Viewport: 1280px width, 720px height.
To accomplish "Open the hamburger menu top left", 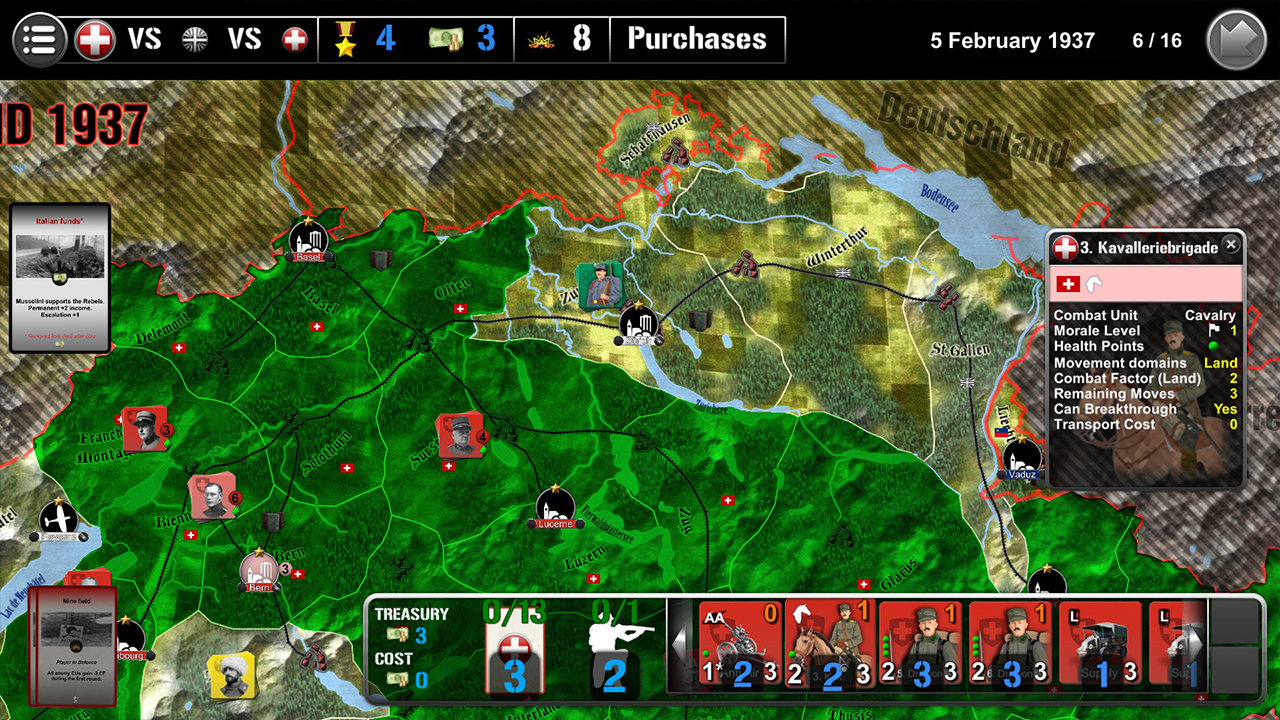I will (38, 38).
